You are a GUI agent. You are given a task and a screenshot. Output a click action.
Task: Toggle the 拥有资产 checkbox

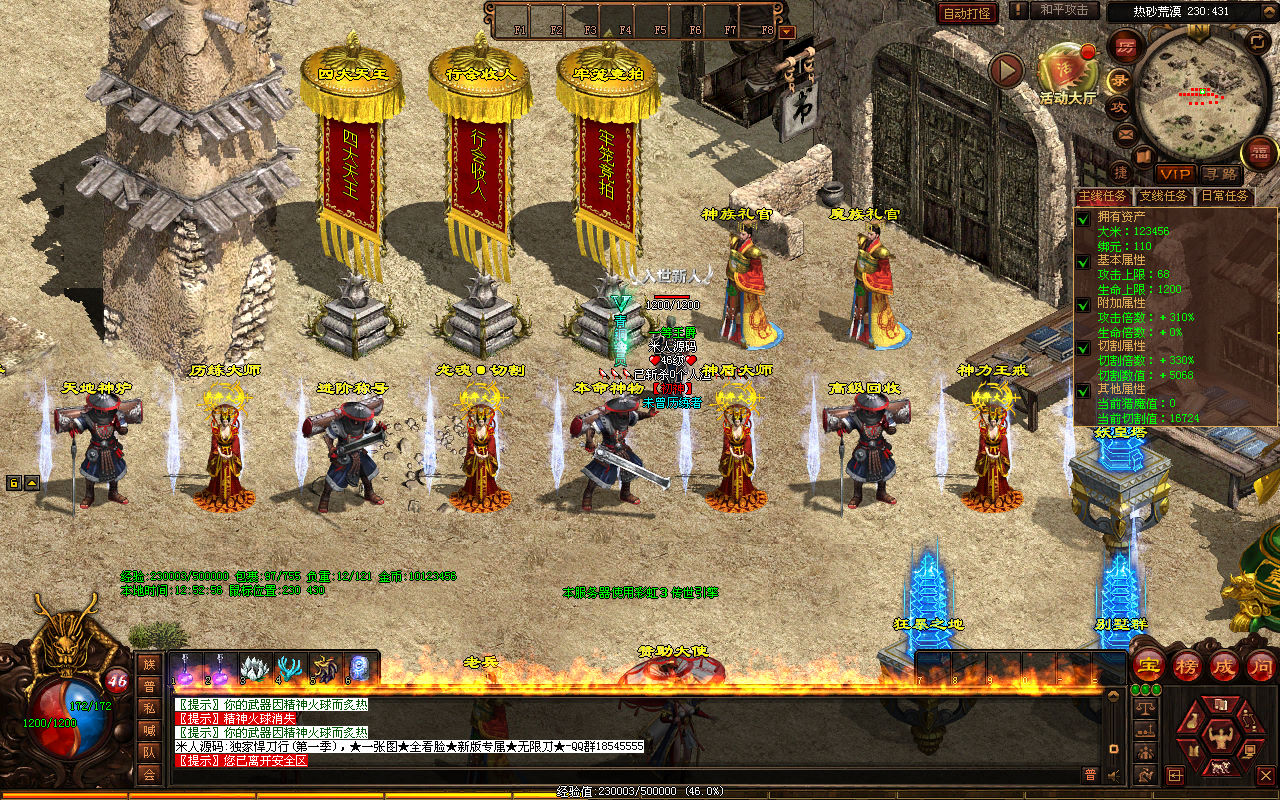click(x=1083, y=218)
